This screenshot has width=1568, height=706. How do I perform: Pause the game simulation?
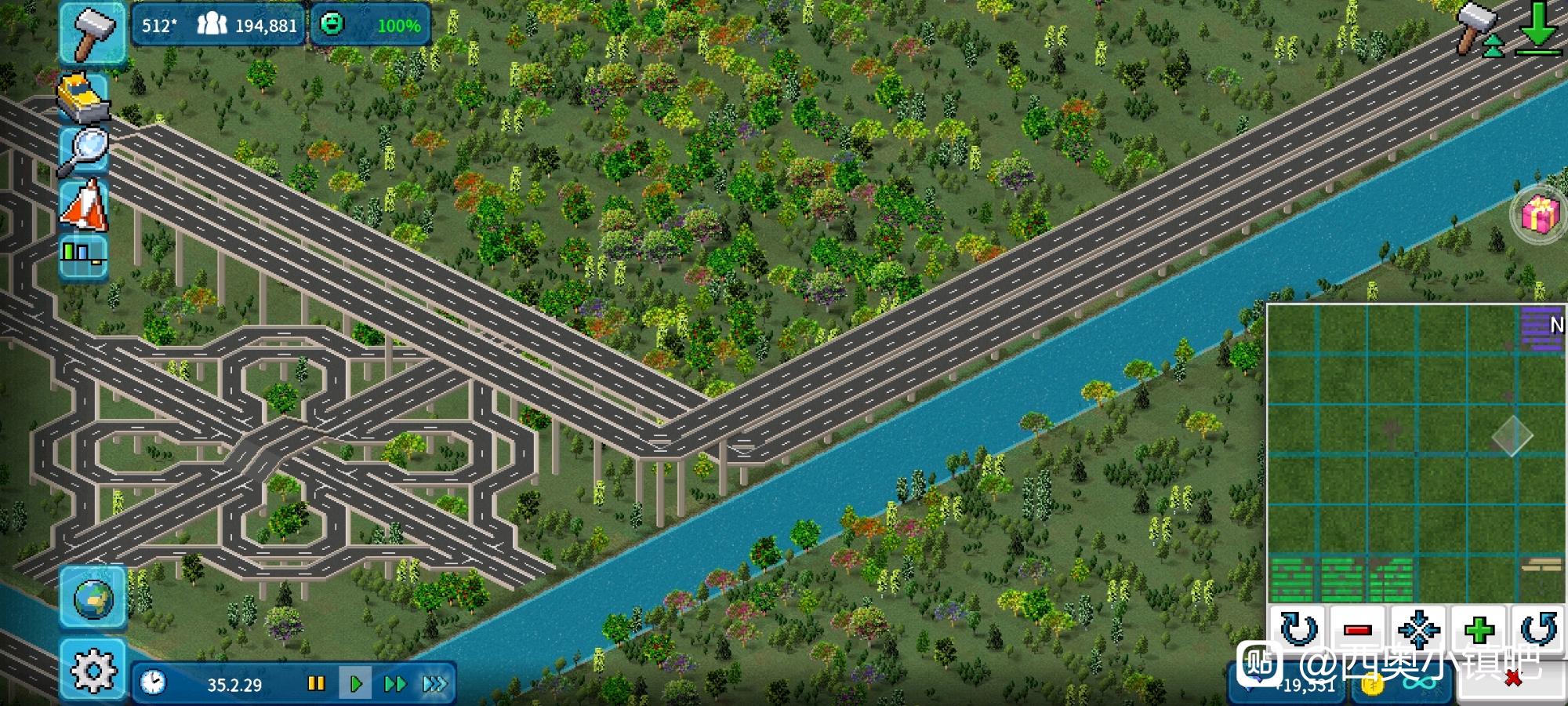(x=316, y=684)
